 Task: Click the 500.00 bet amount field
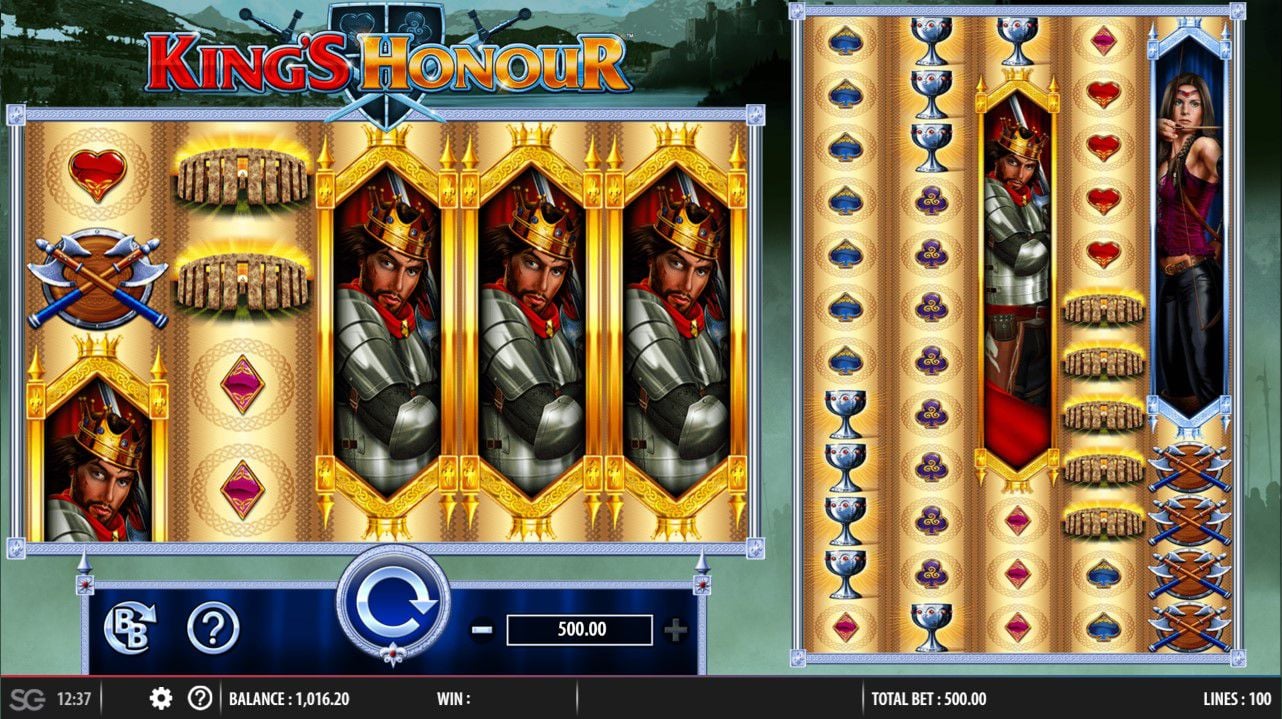point(579,630)
